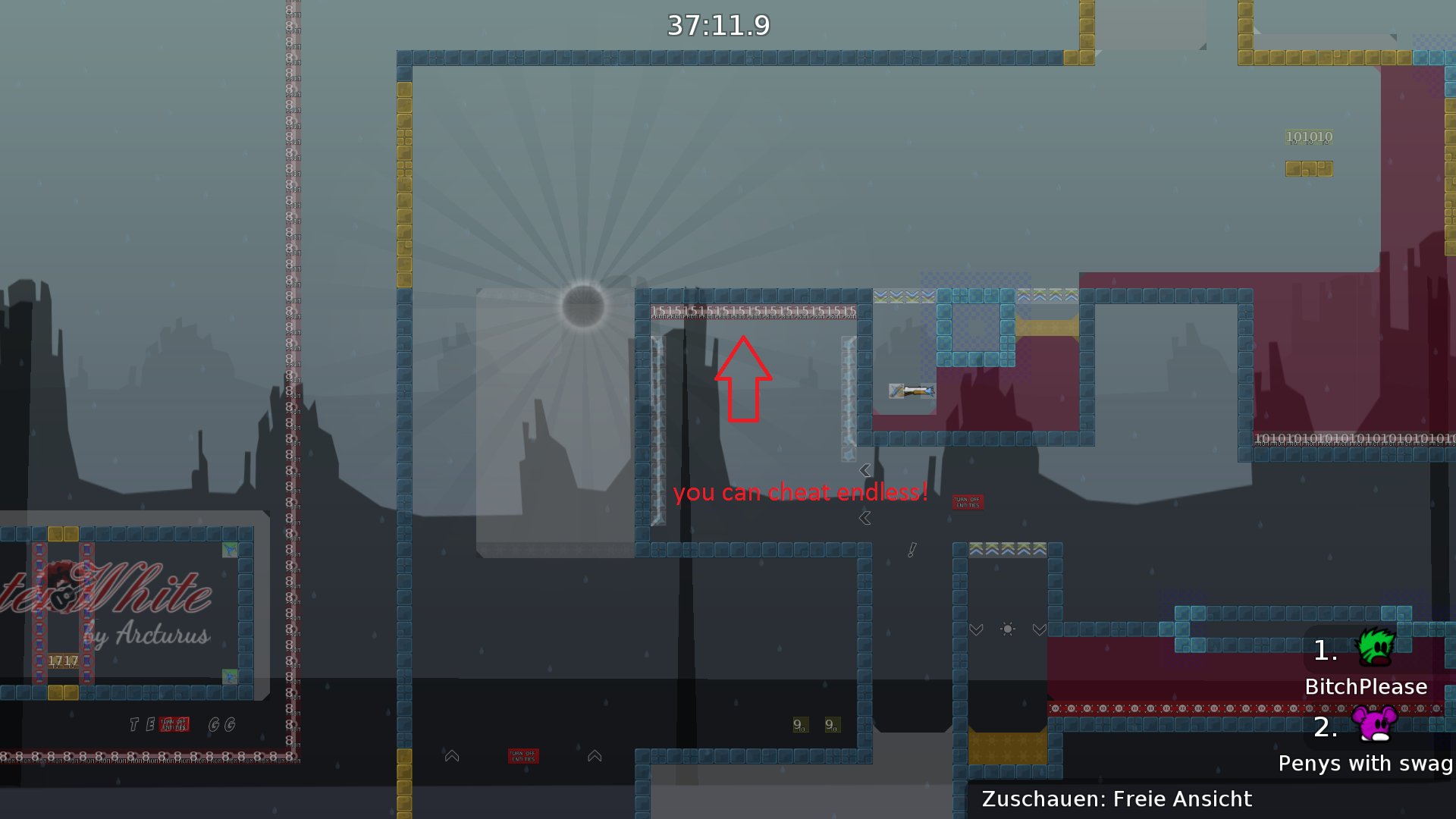Pick up the shotgun item in the room
This screenshot has height=819, width=1456.
point(913,392)
